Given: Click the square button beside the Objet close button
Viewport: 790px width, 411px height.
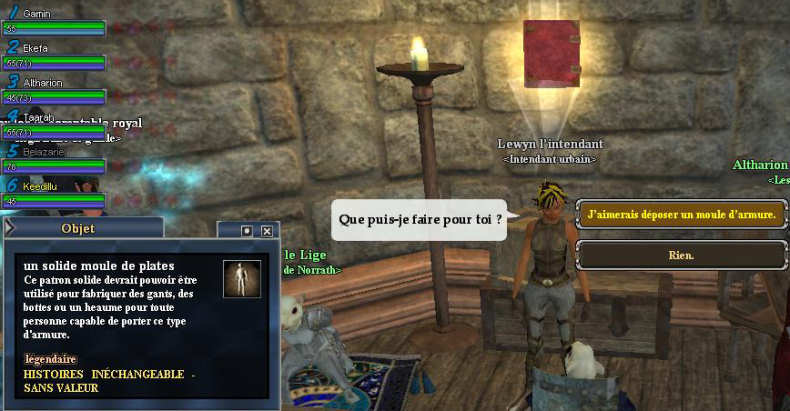Looking at the screenshot, I should tap(247, 230).
